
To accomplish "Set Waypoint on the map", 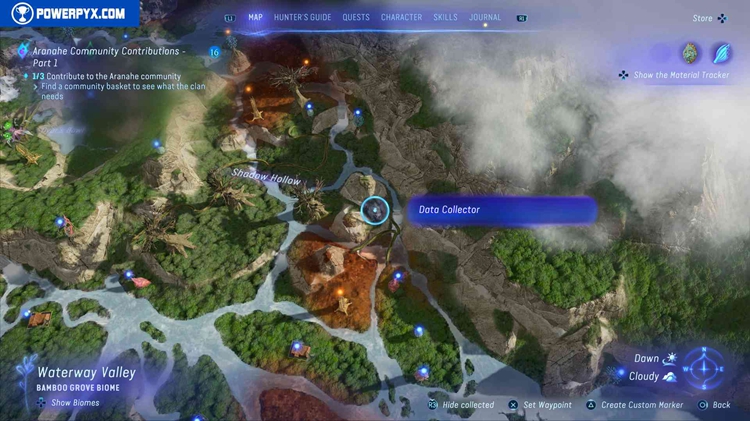I will coord(541,405).
